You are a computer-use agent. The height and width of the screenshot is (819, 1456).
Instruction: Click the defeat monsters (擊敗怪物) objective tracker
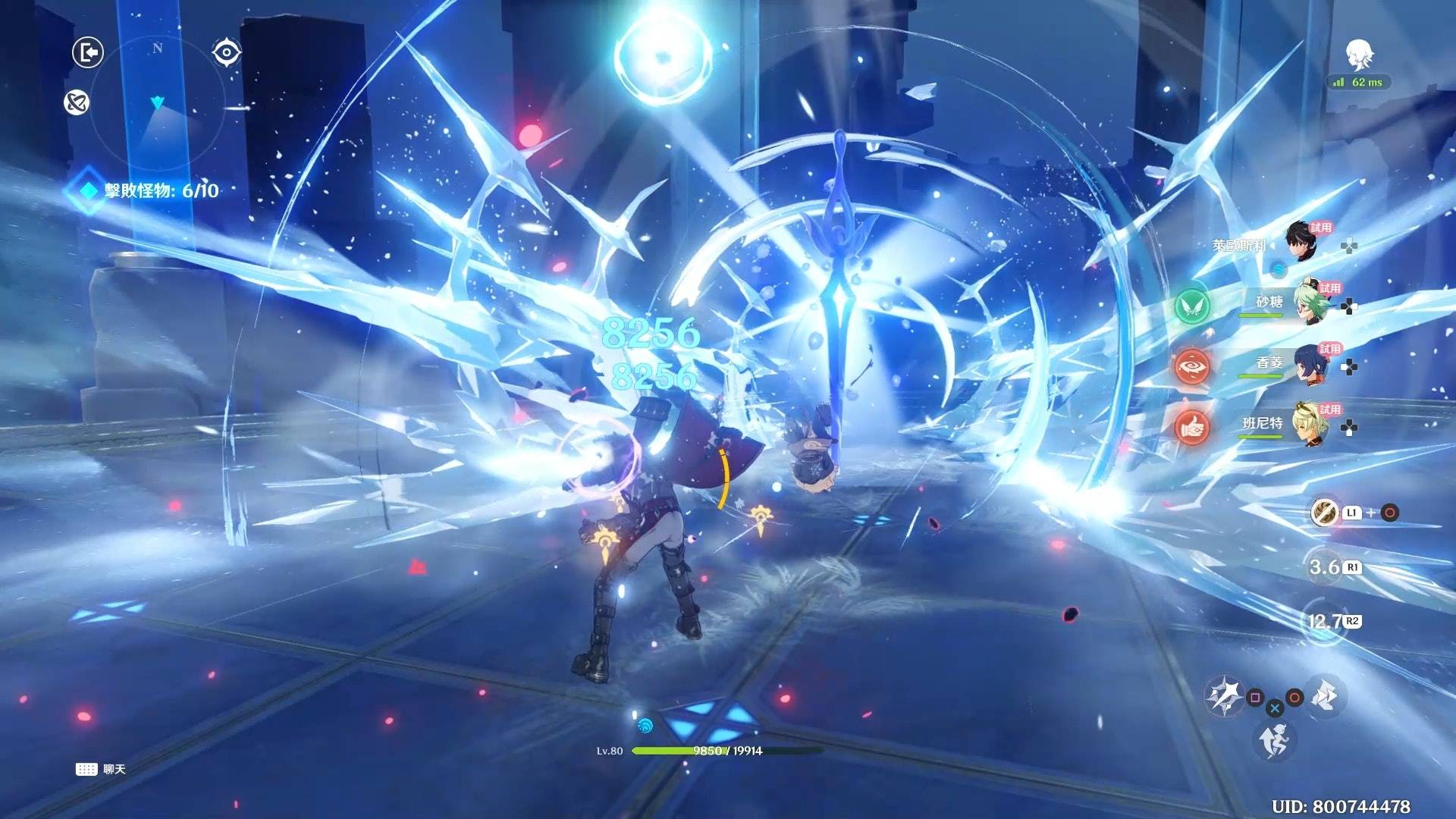(152, 190)
